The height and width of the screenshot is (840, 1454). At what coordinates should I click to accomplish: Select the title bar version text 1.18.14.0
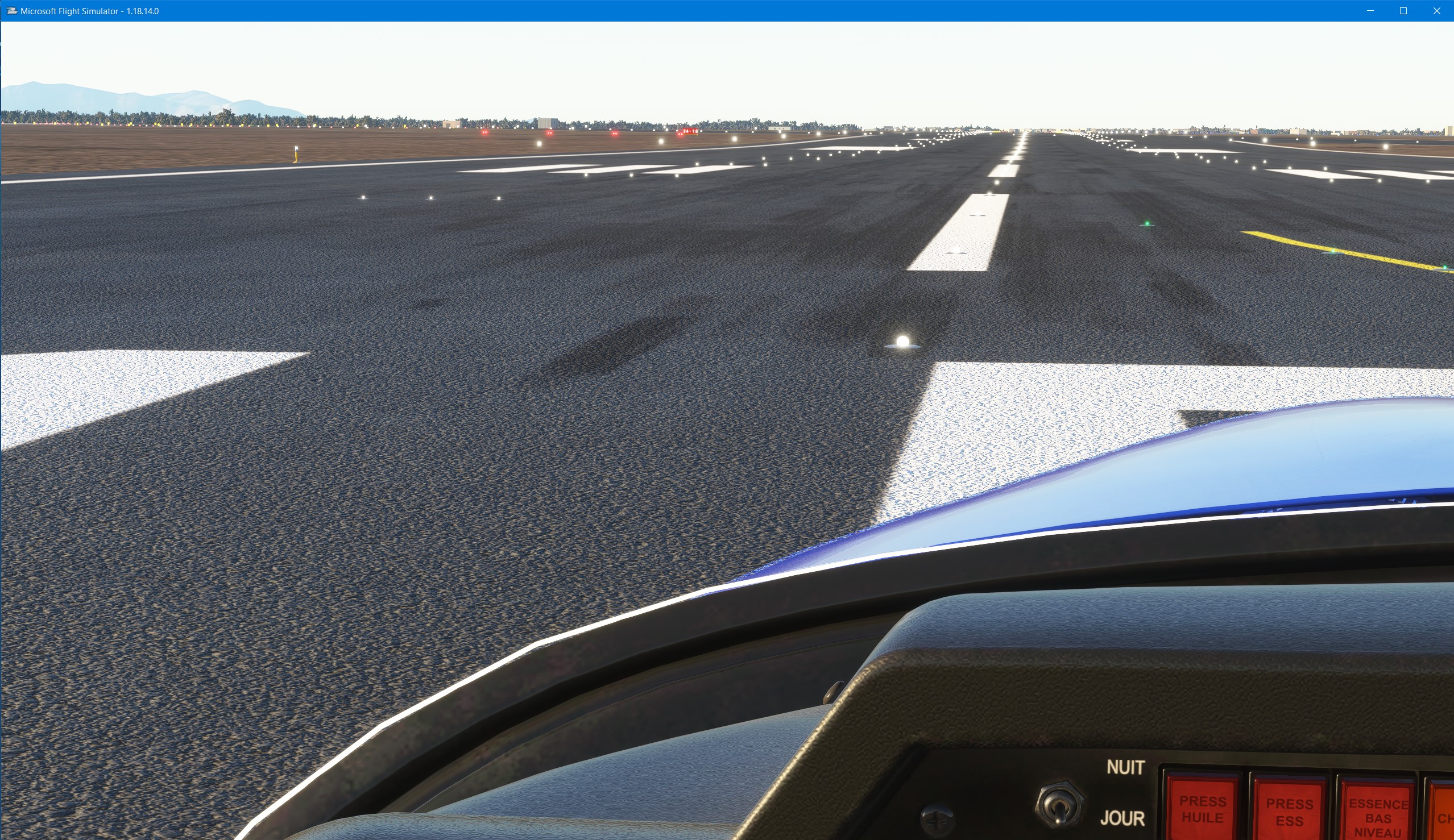point(142,10)
